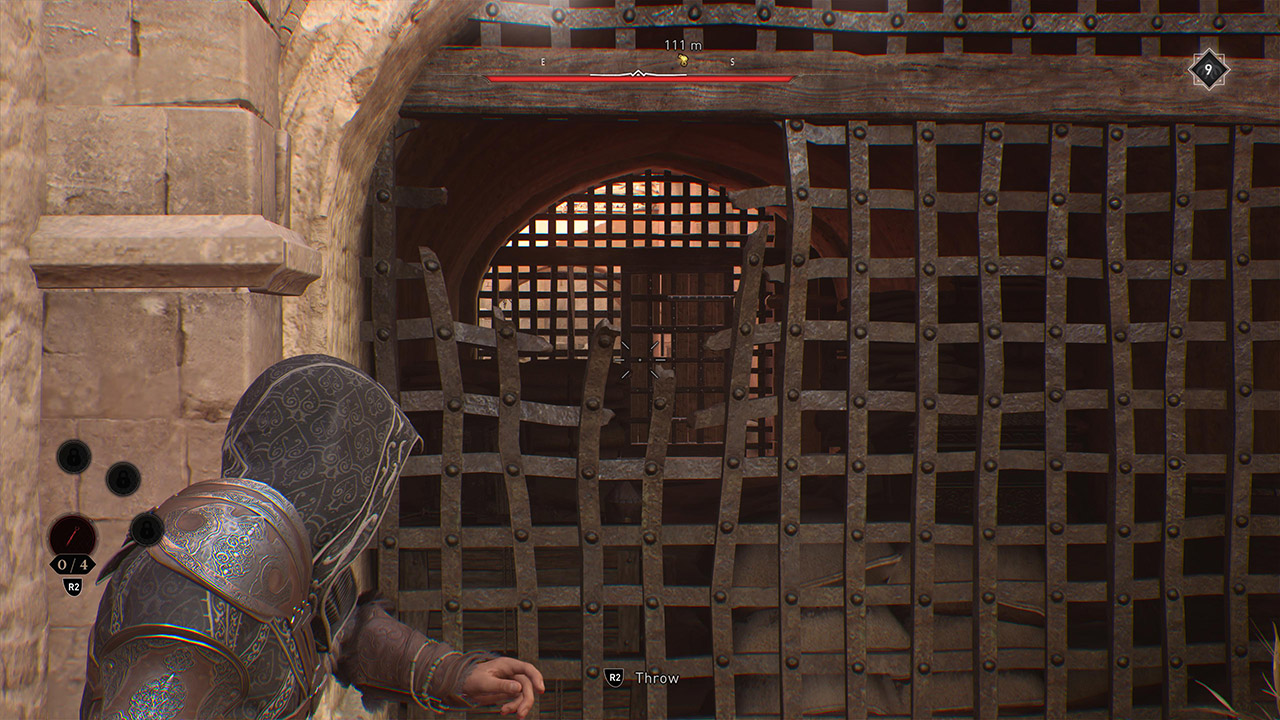Click the 111 m distance label
The height and width of the screenshot is (720, 1280).
(682, 45)
